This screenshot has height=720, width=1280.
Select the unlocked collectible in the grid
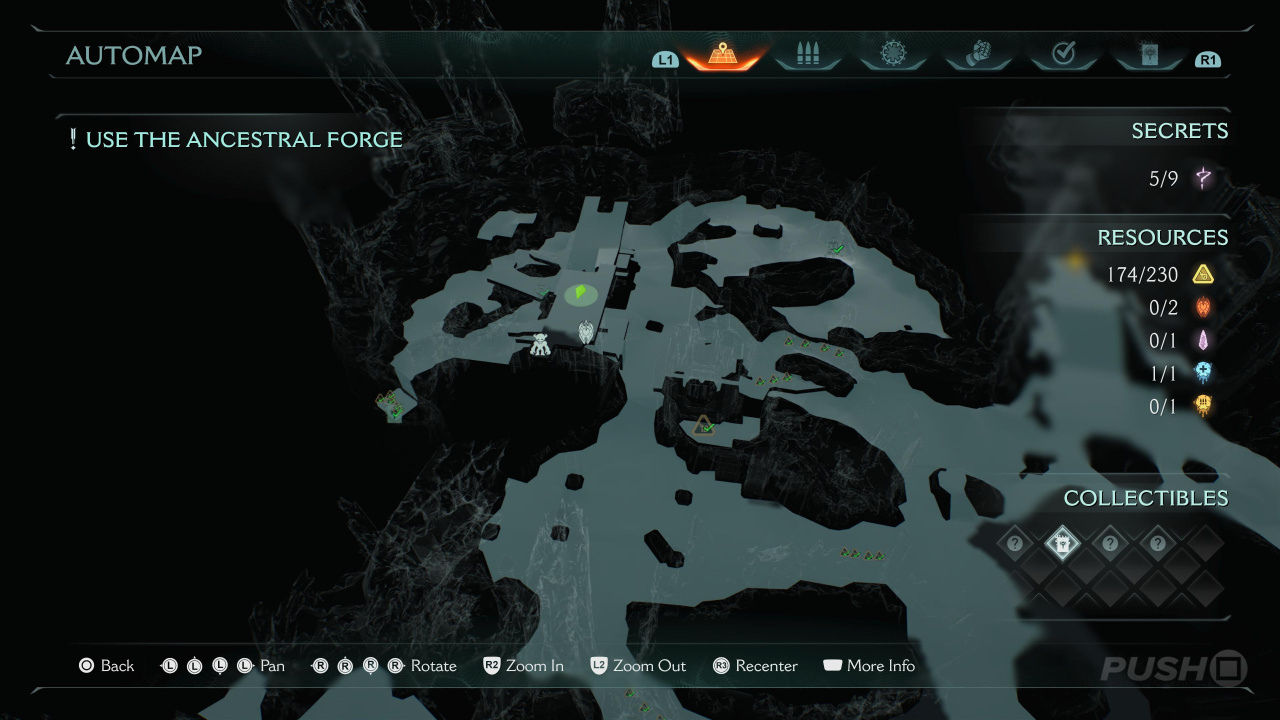coord(1062,544)
